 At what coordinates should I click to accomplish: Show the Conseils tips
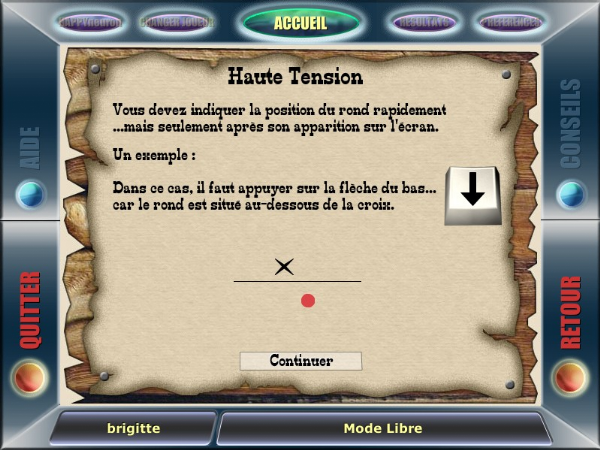point(570,192)
